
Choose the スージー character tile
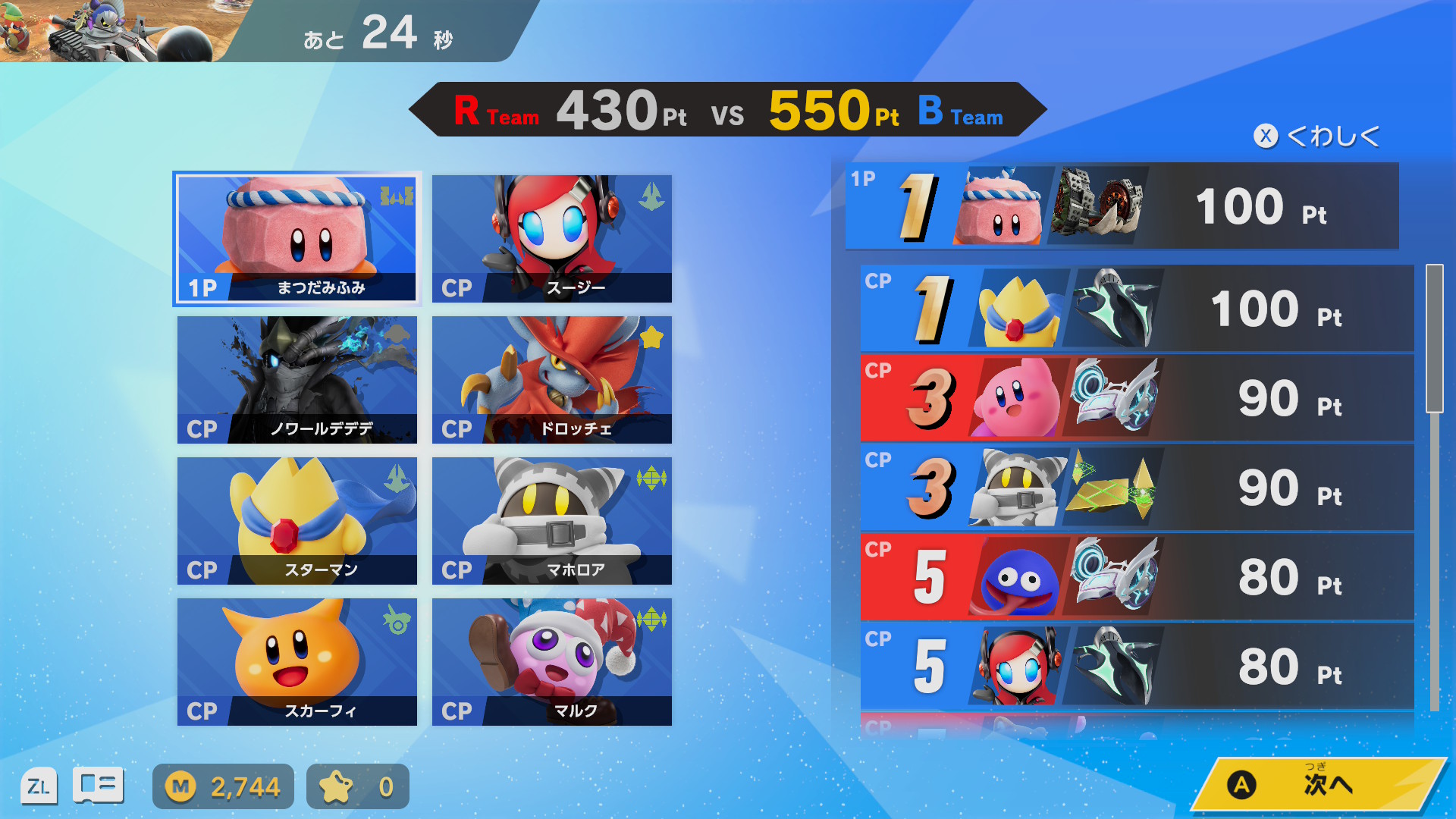pyautogui.click(x=551, y=239)
